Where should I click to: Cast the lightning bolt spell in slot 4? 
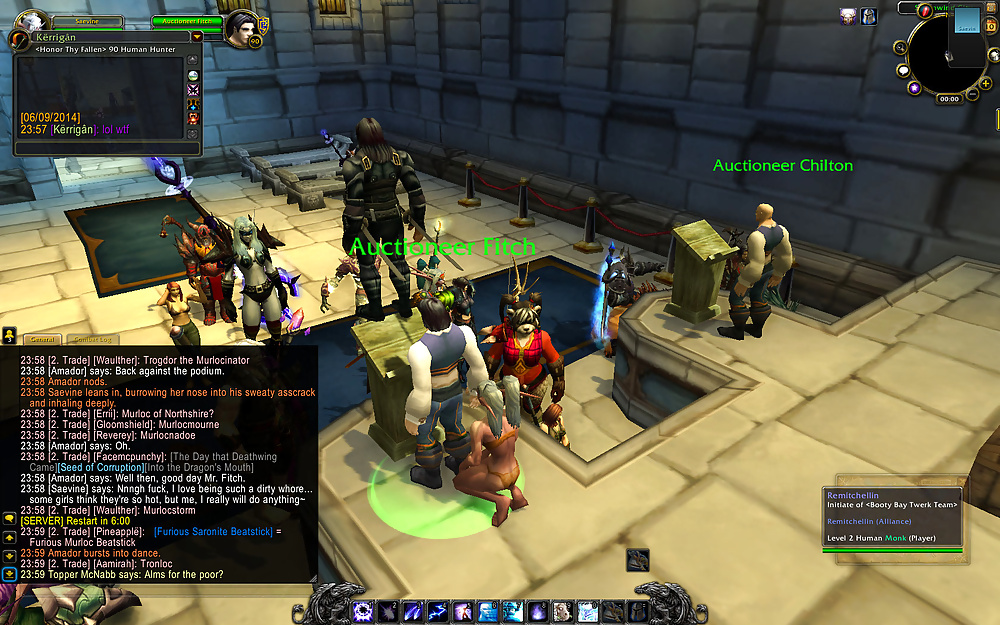point(438,611)
